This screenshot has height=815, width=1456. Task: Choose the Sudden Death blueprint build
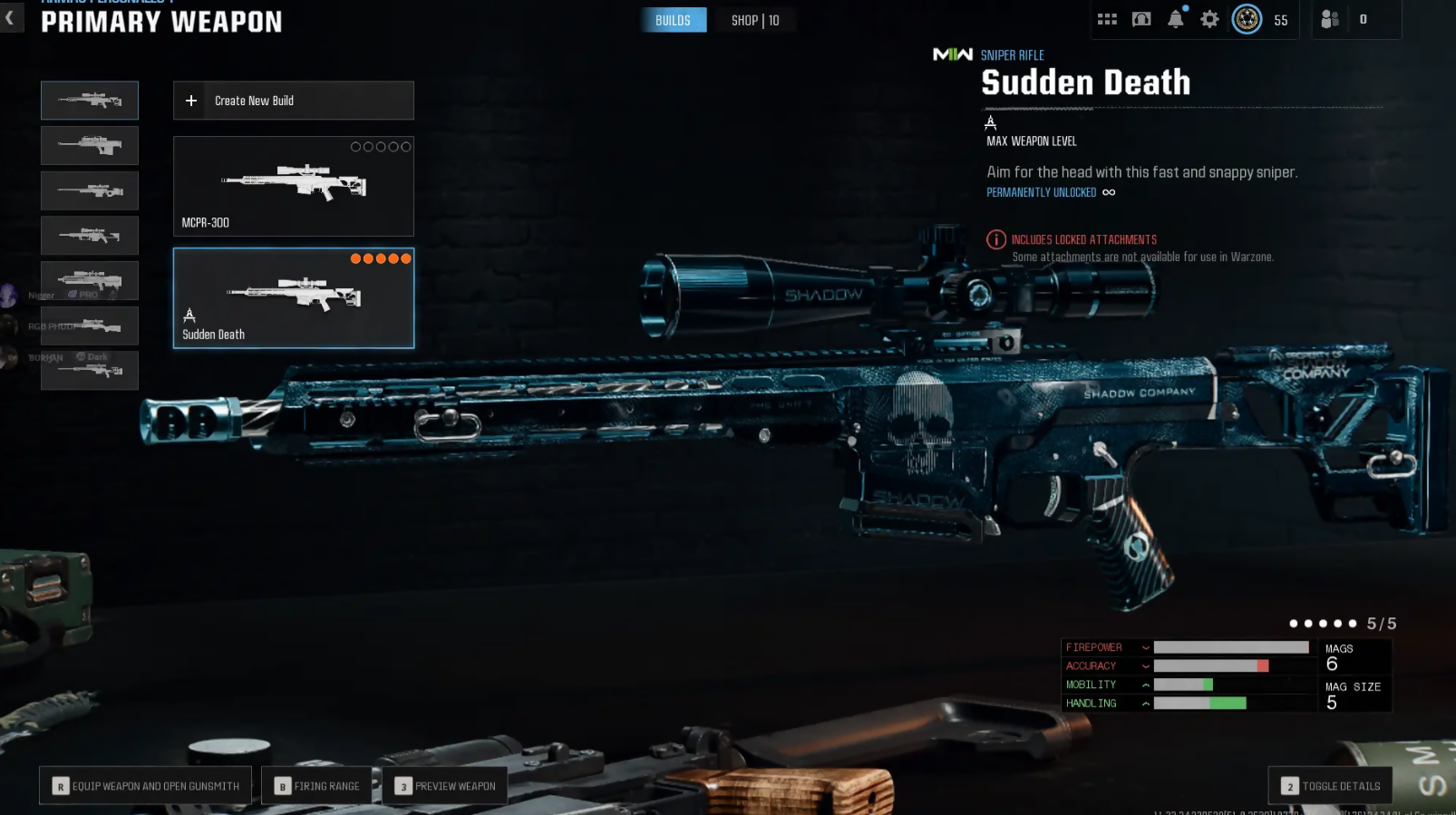(x=293, y=298)
